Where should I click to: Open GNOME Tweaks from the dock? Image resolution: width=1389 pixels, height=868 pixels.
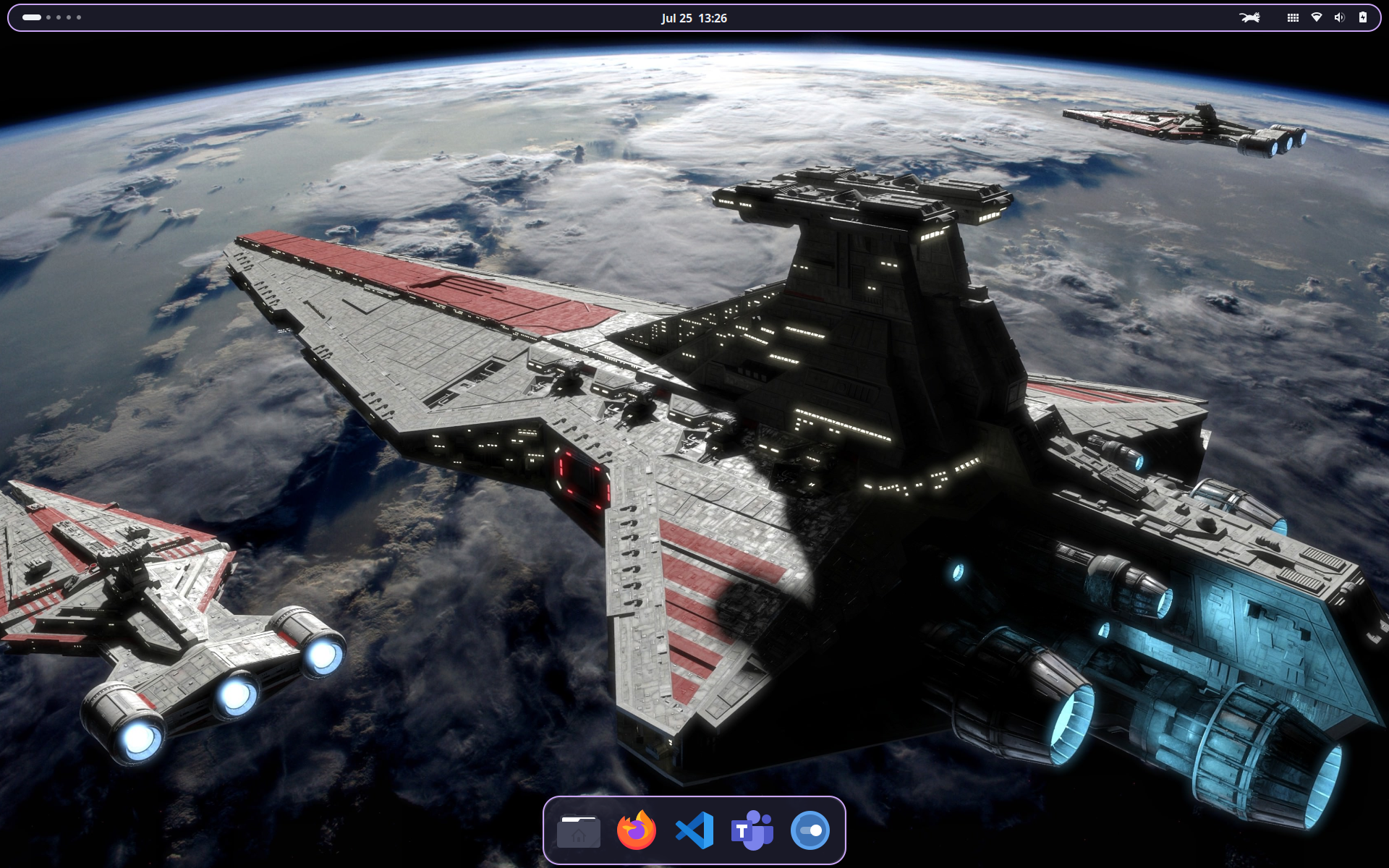tap(809, 830)
